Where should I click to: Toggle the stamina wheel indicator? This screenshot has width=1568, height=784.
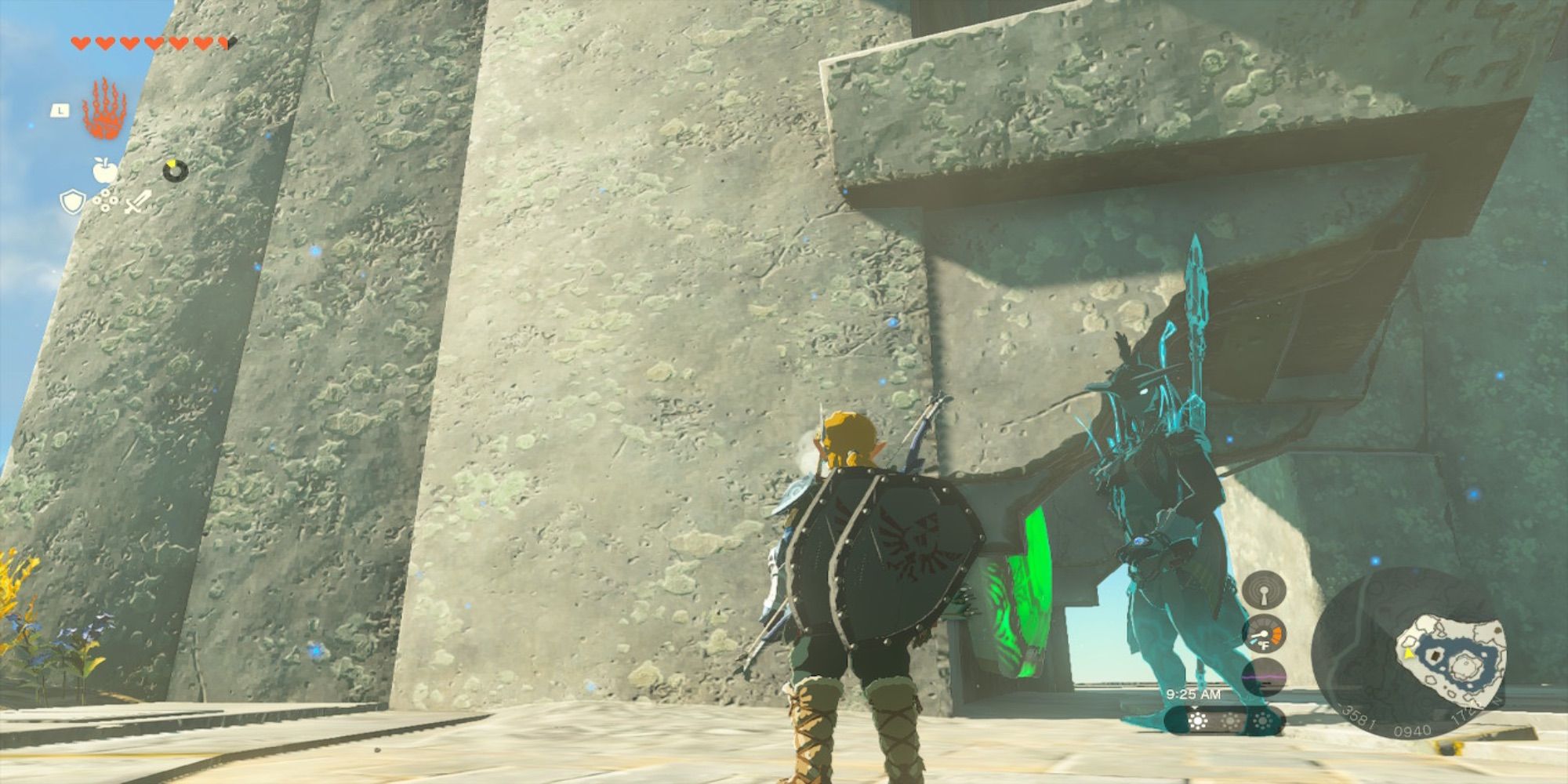pos(174,171)
